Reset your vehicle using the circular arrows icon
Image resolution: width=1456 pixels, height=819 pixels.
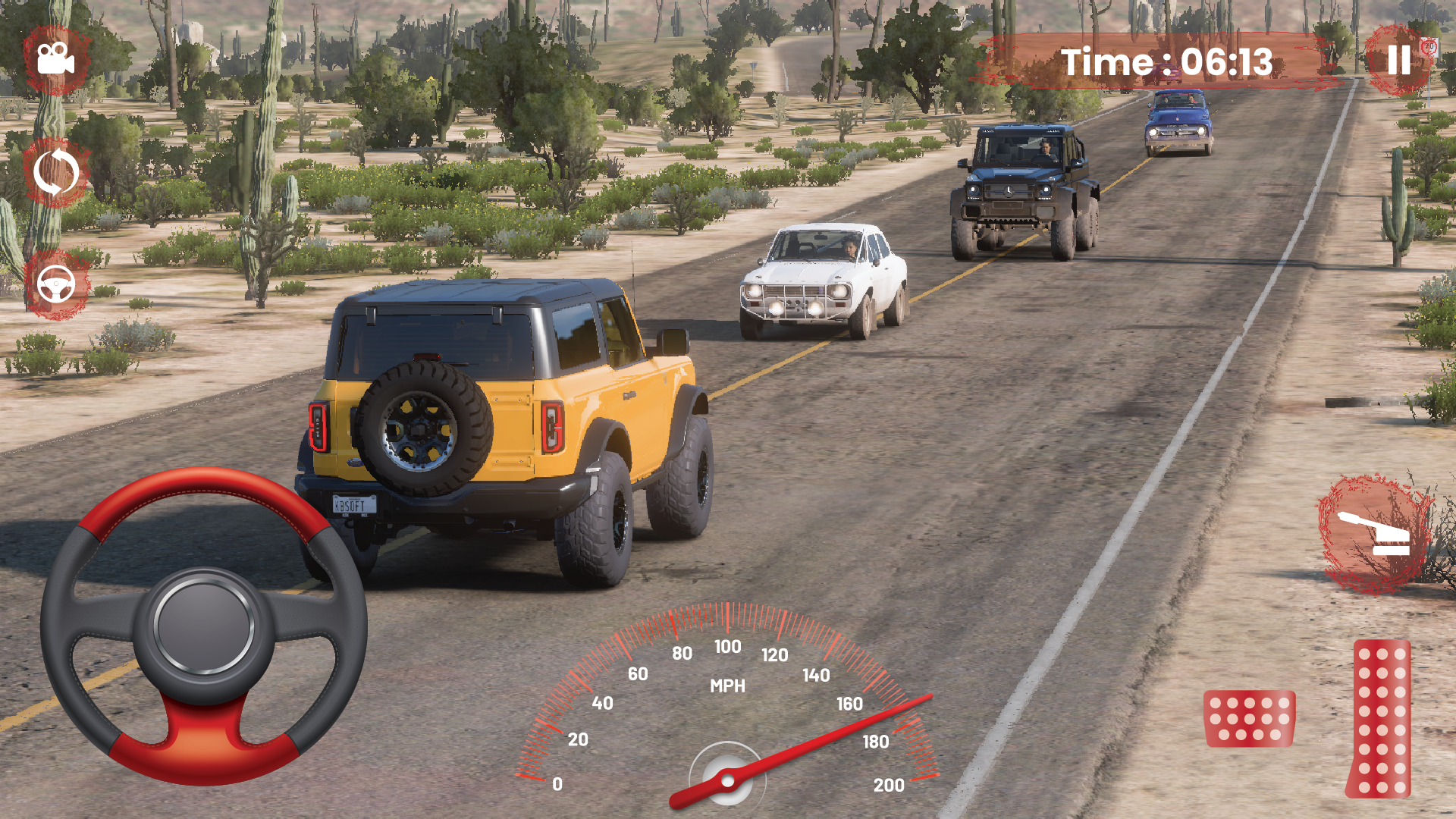55,173
